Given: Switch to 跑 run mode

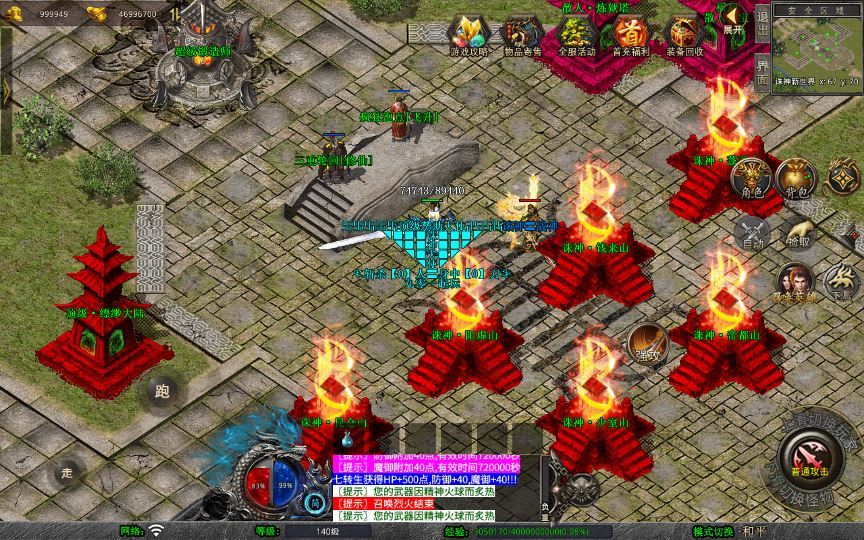Looking at the screenshot, I should (x=161, y=393).
